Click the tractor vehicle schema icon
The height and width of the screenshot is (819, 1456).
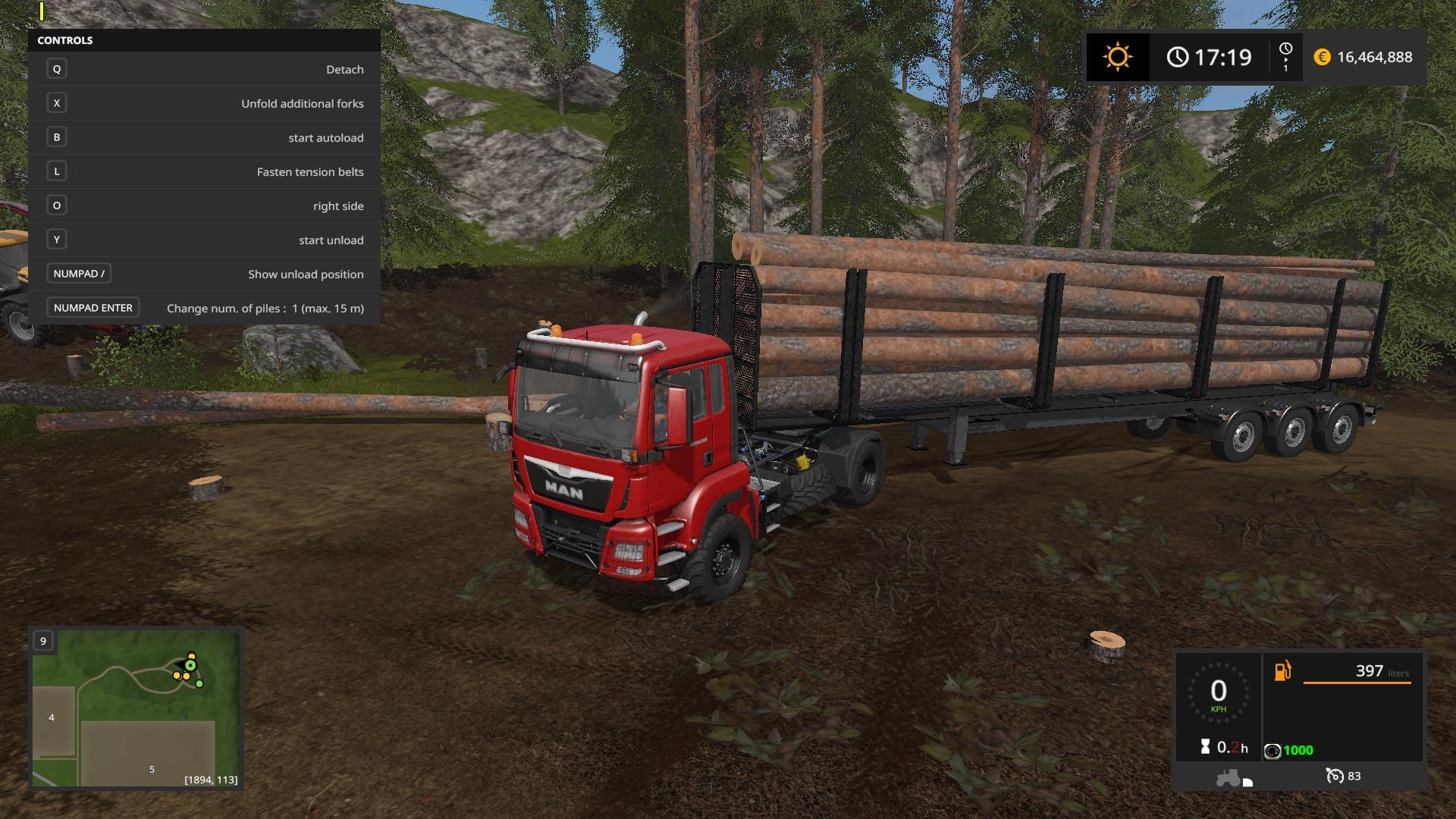tap(1228, 777)
